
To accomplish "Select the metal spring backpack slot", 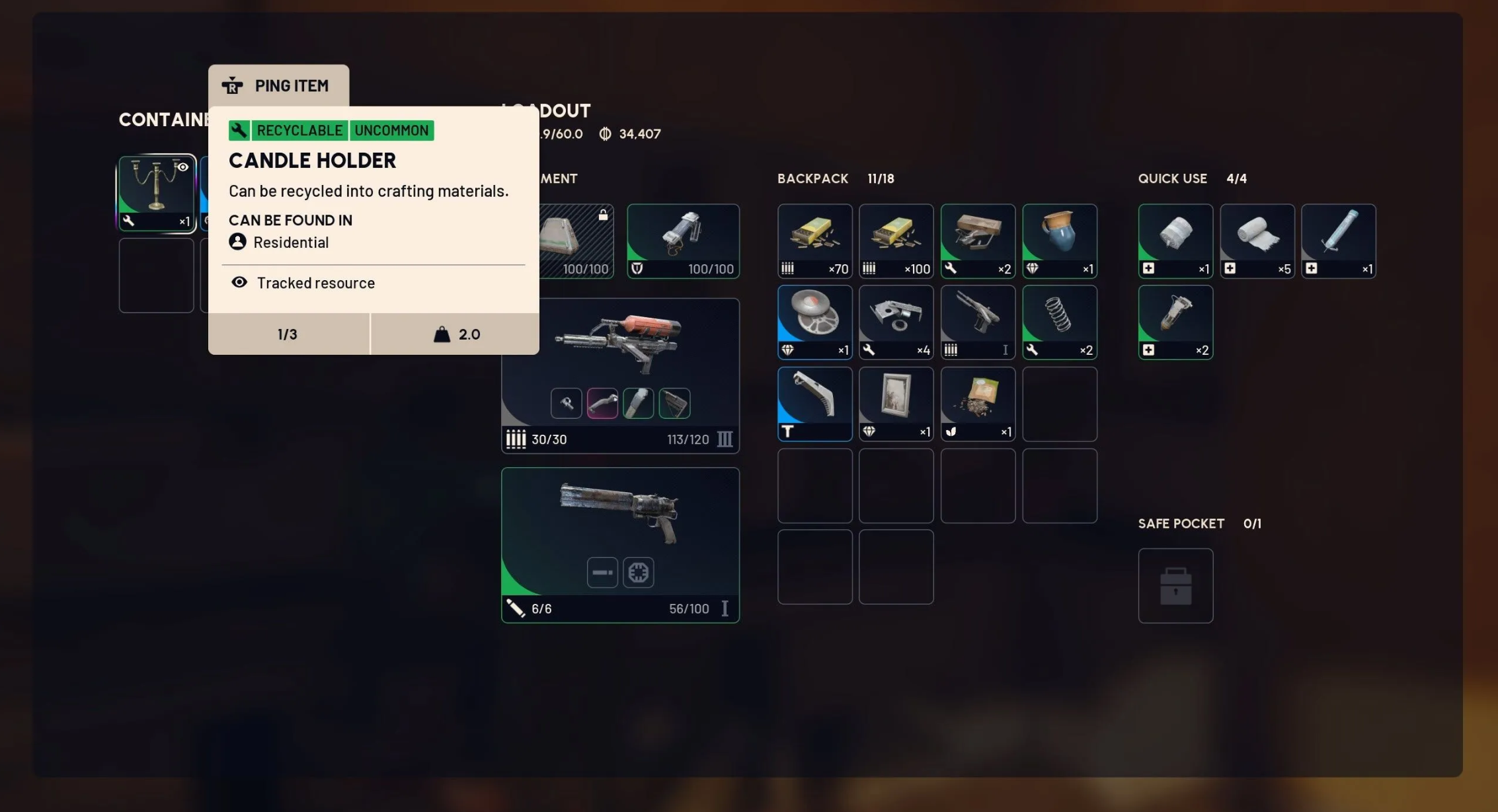I will [x=1059, y=322].
